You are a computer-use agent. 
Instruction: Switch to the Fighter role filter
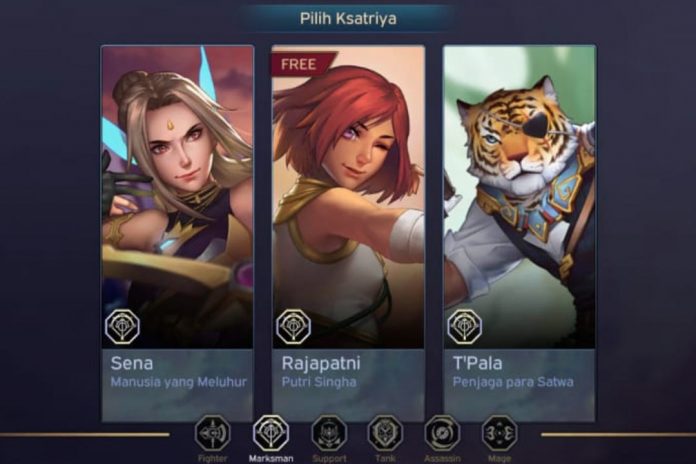212,434
